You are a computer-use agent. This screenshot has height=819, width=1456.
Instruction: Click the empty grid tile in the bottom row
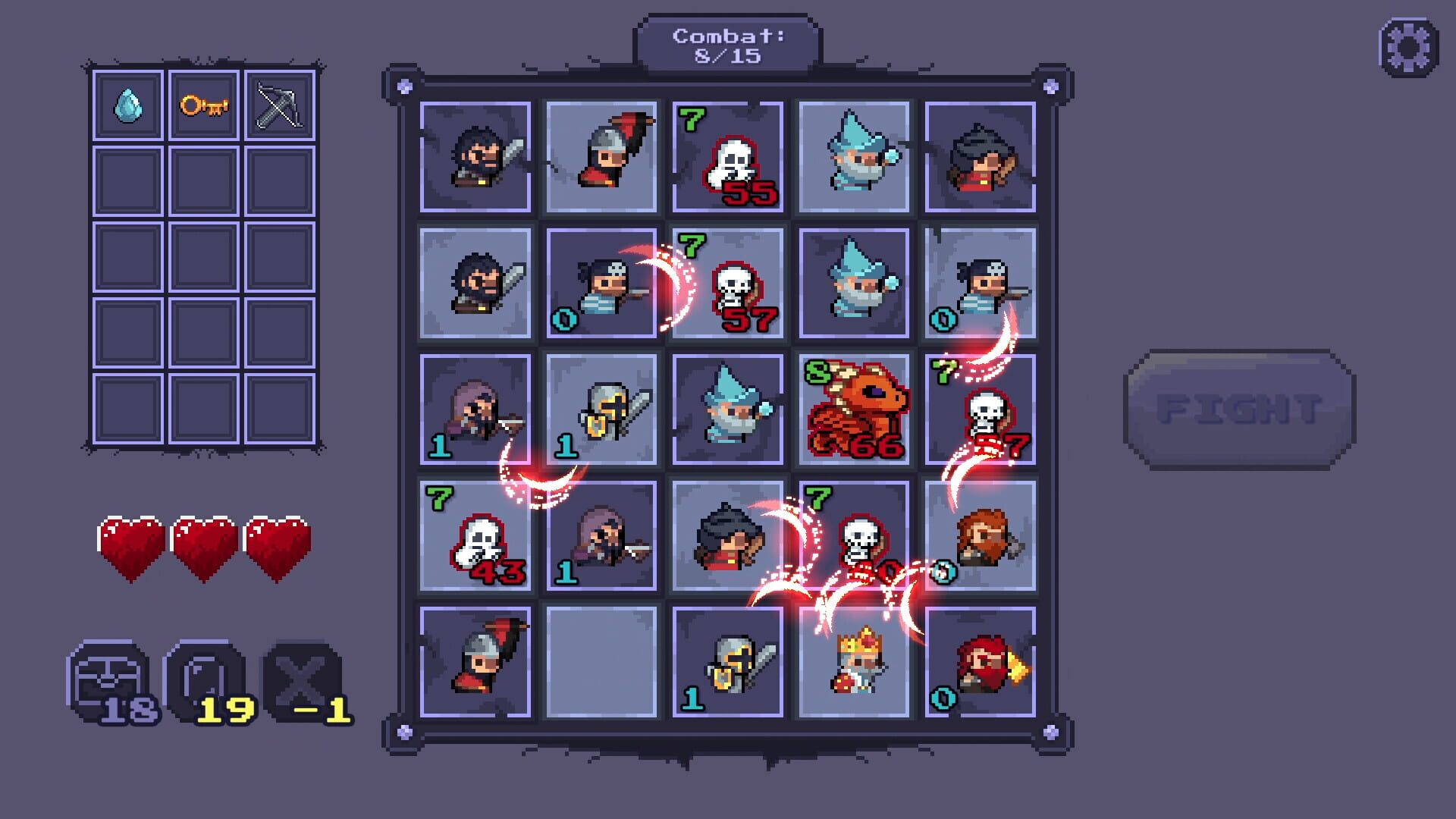(x=601, y=664)
